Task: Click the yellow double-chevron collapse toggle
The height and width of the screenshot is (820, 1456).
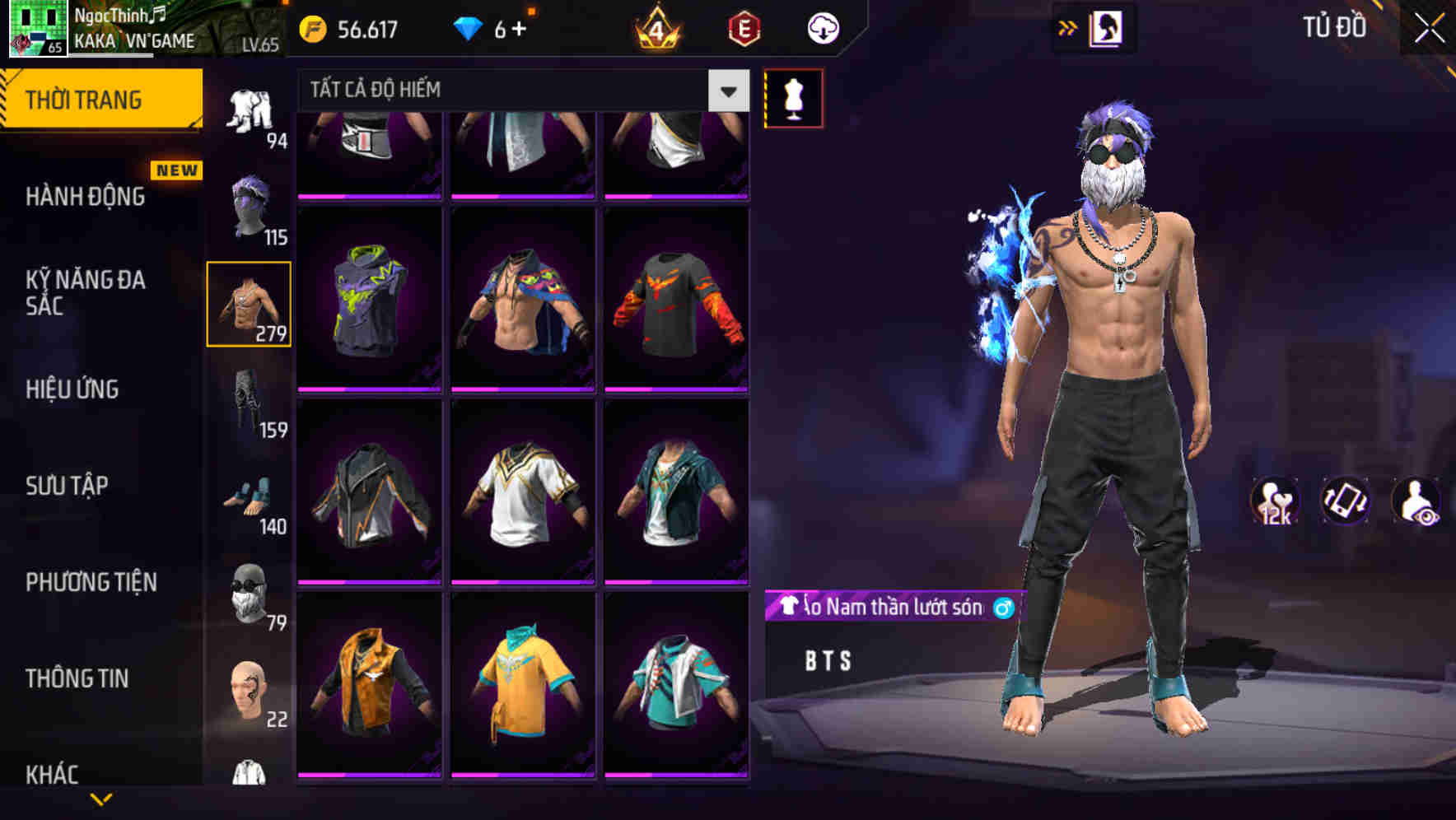Action: pos(1068,26)
